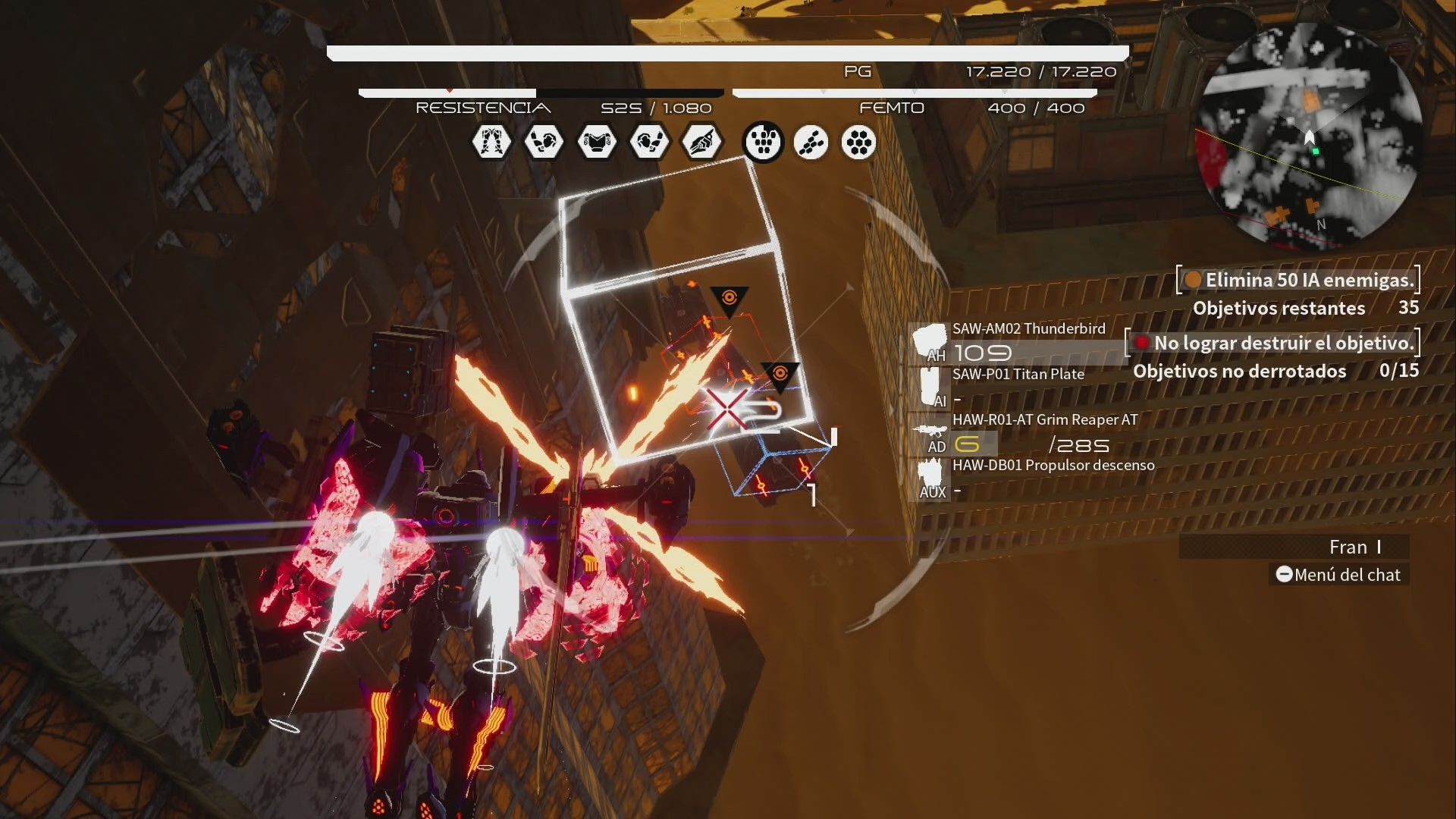
Task: Click the hand holding weapon icon
Action: click(701, 142)
